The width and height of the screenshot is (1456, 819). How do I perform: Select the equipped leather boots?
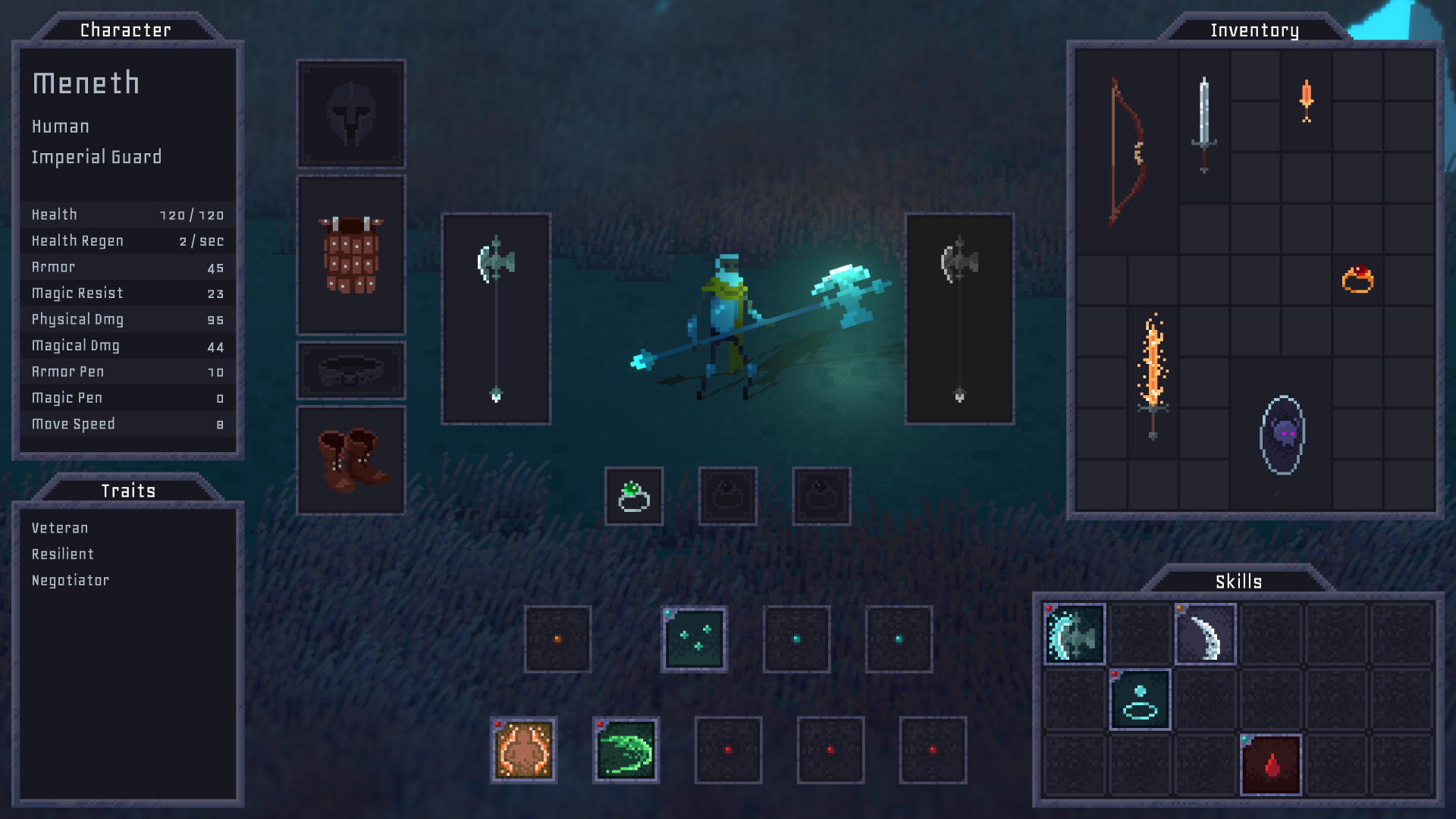coord(350,460)
